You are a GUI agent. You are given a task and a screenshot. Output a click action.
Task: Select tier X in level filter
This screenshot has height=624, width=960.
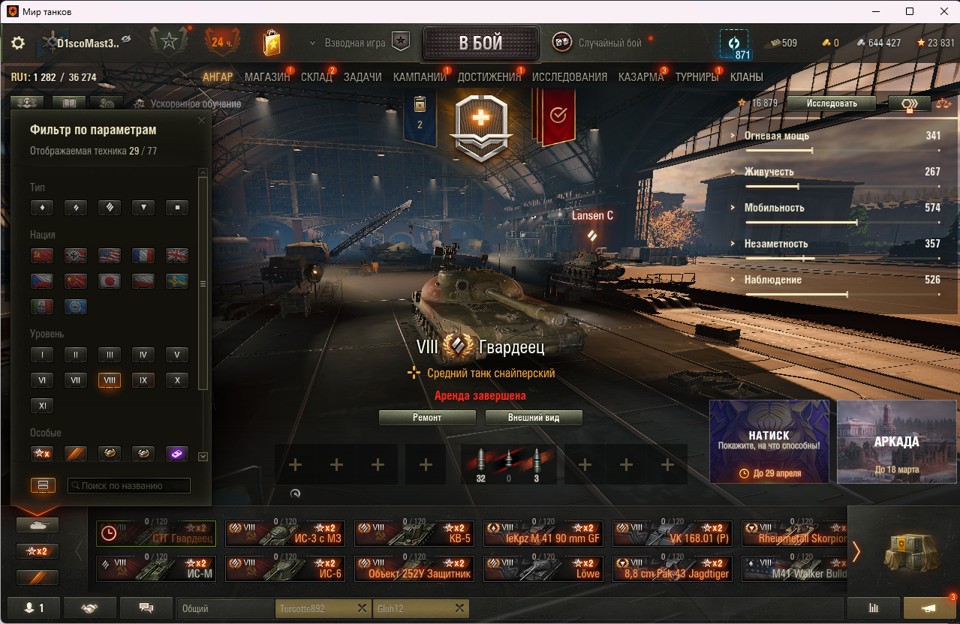point(176,380)
